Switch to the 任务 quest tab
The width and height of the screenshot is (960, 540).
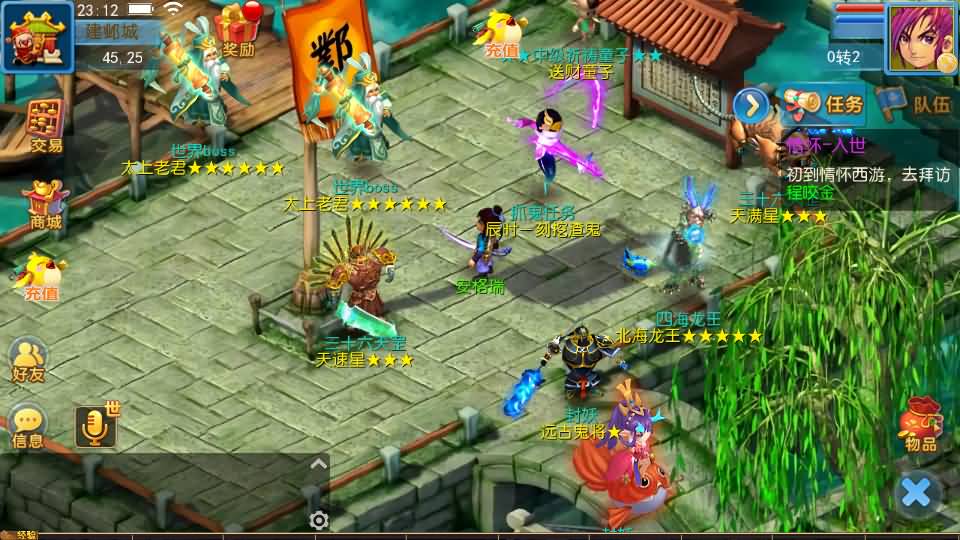pos(822,103)
